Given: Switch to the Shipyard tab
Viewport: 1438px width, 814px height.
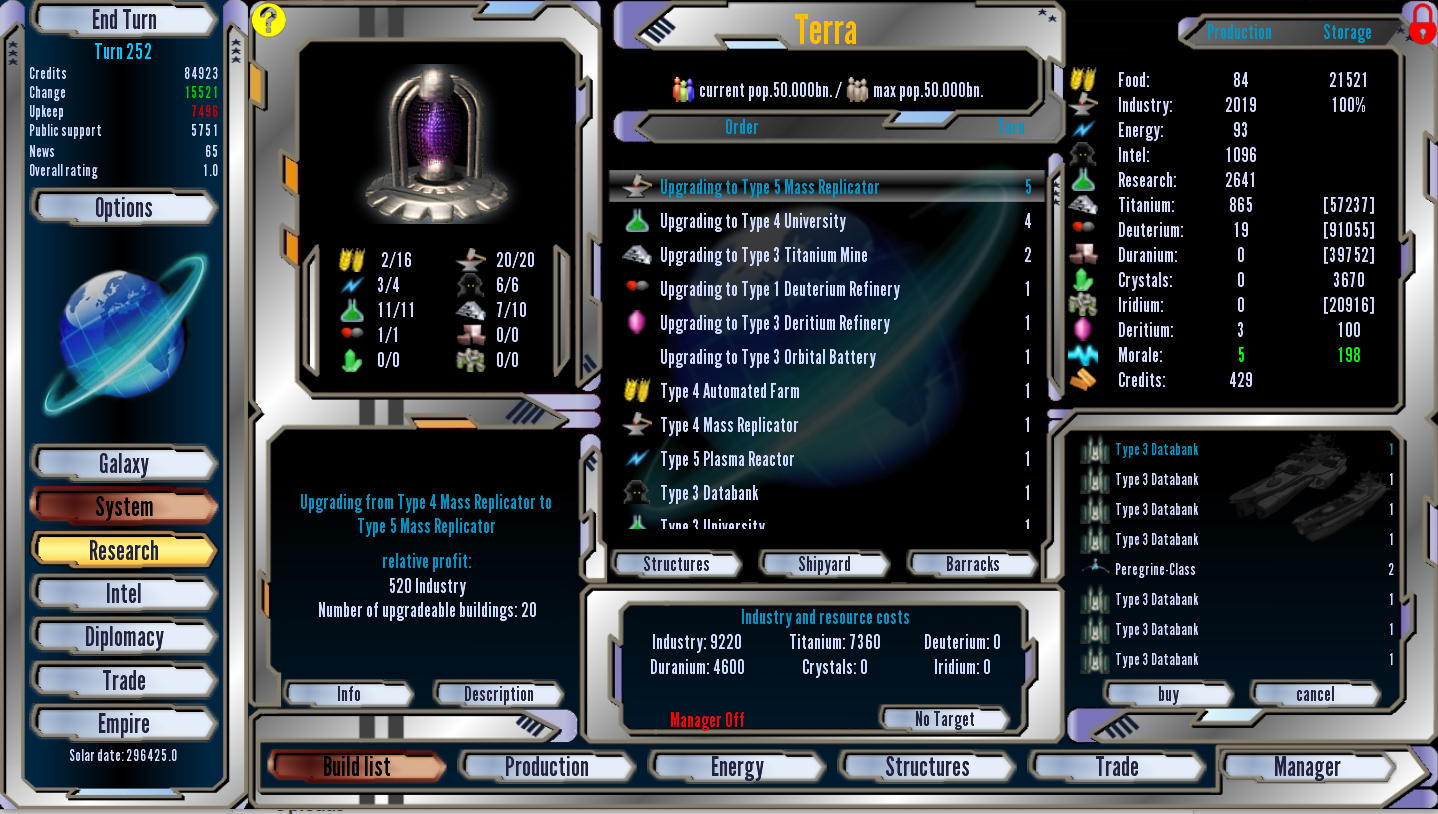Looking at the screenshot, I should (x=824, y=563).
